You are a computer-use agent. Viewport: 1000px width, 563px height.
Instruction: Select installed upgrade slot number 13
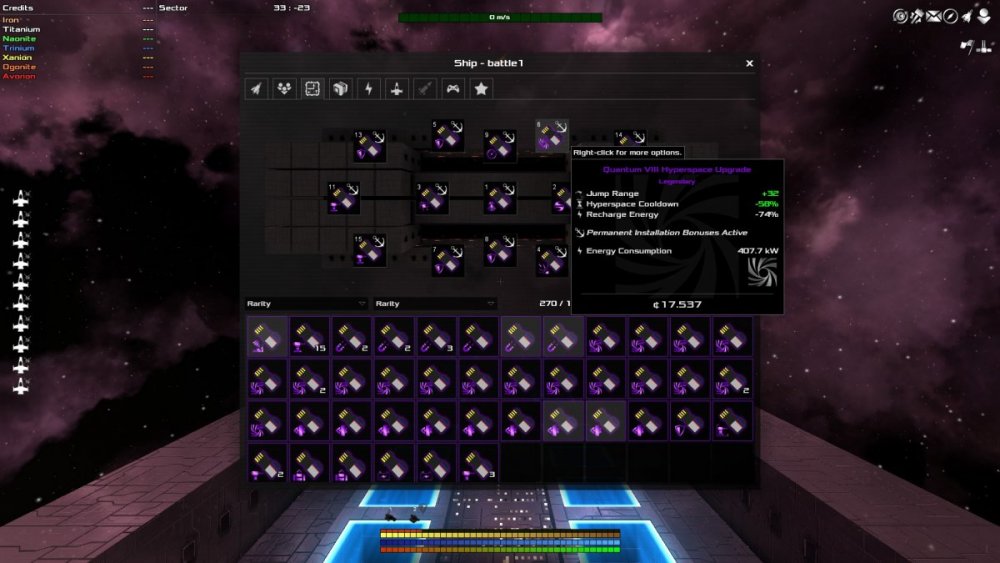[x=370, y=147]
